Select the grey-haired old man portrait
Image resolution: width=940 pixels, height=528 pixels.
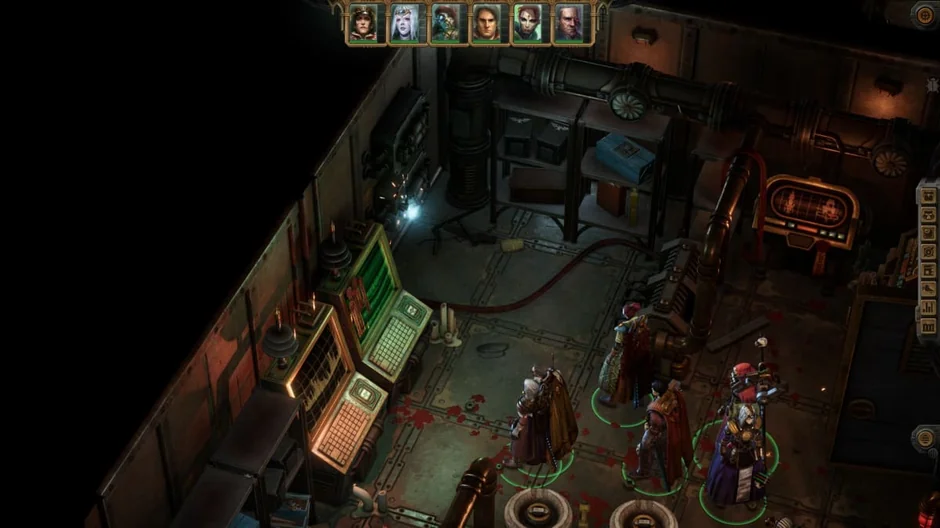pos(571,23)
